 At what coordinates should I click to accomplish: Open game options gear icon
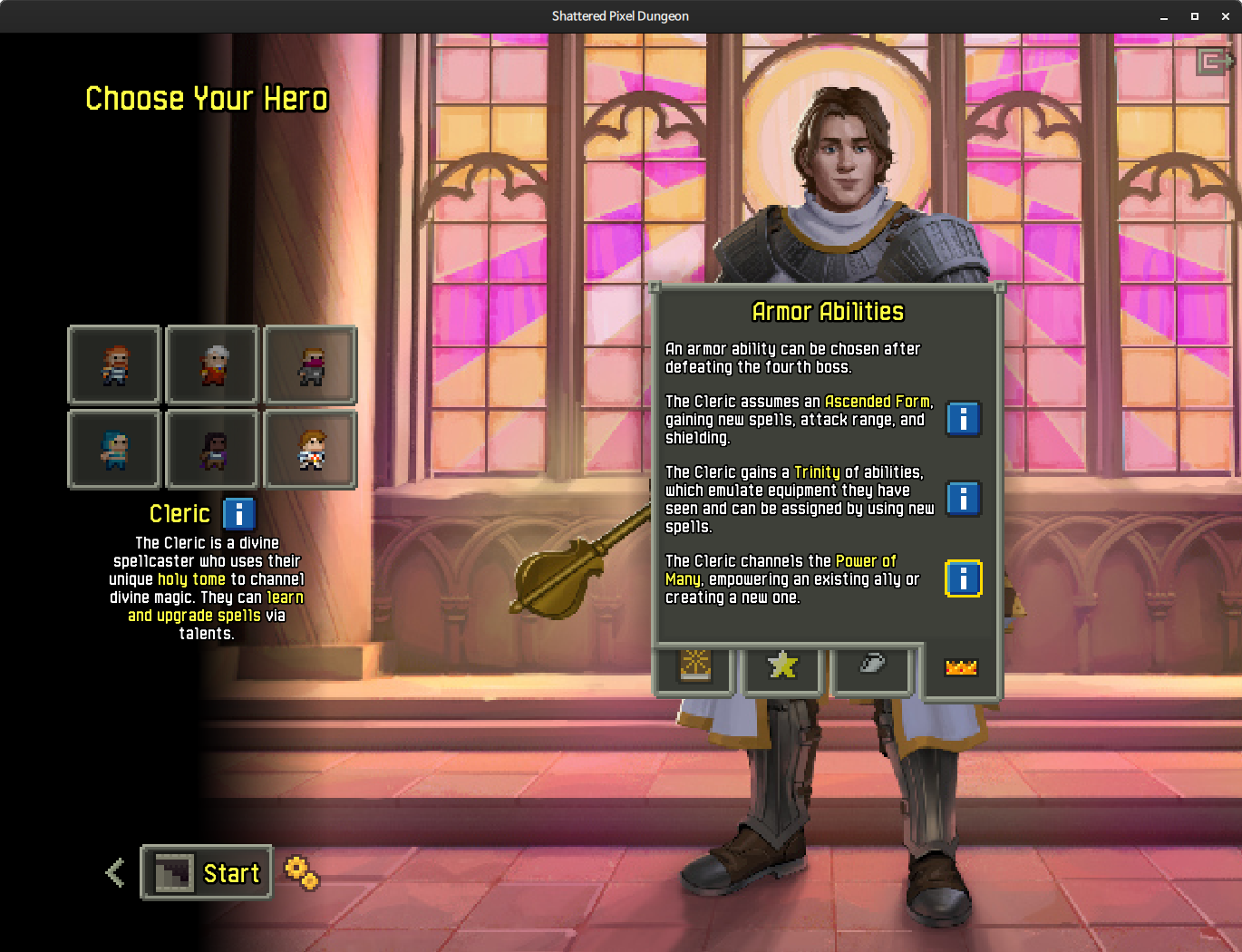(301, 872)
